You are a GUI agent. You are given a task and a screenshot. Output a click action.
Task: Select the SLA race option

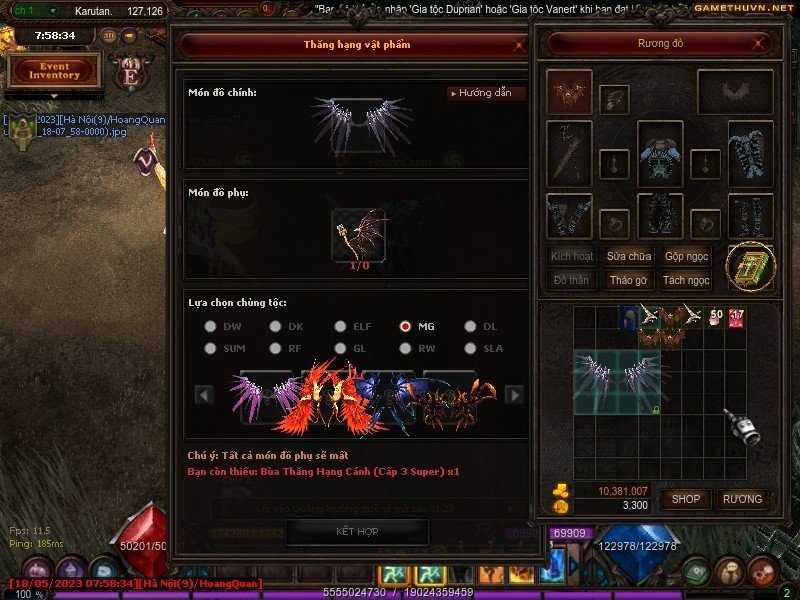click(470, 348)
